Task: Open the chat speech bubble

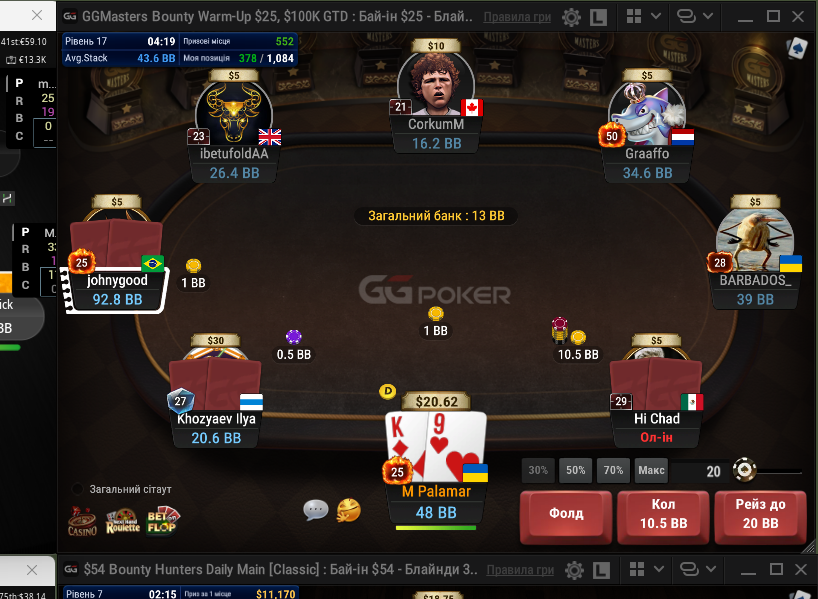Action: (x=316, y=510)
